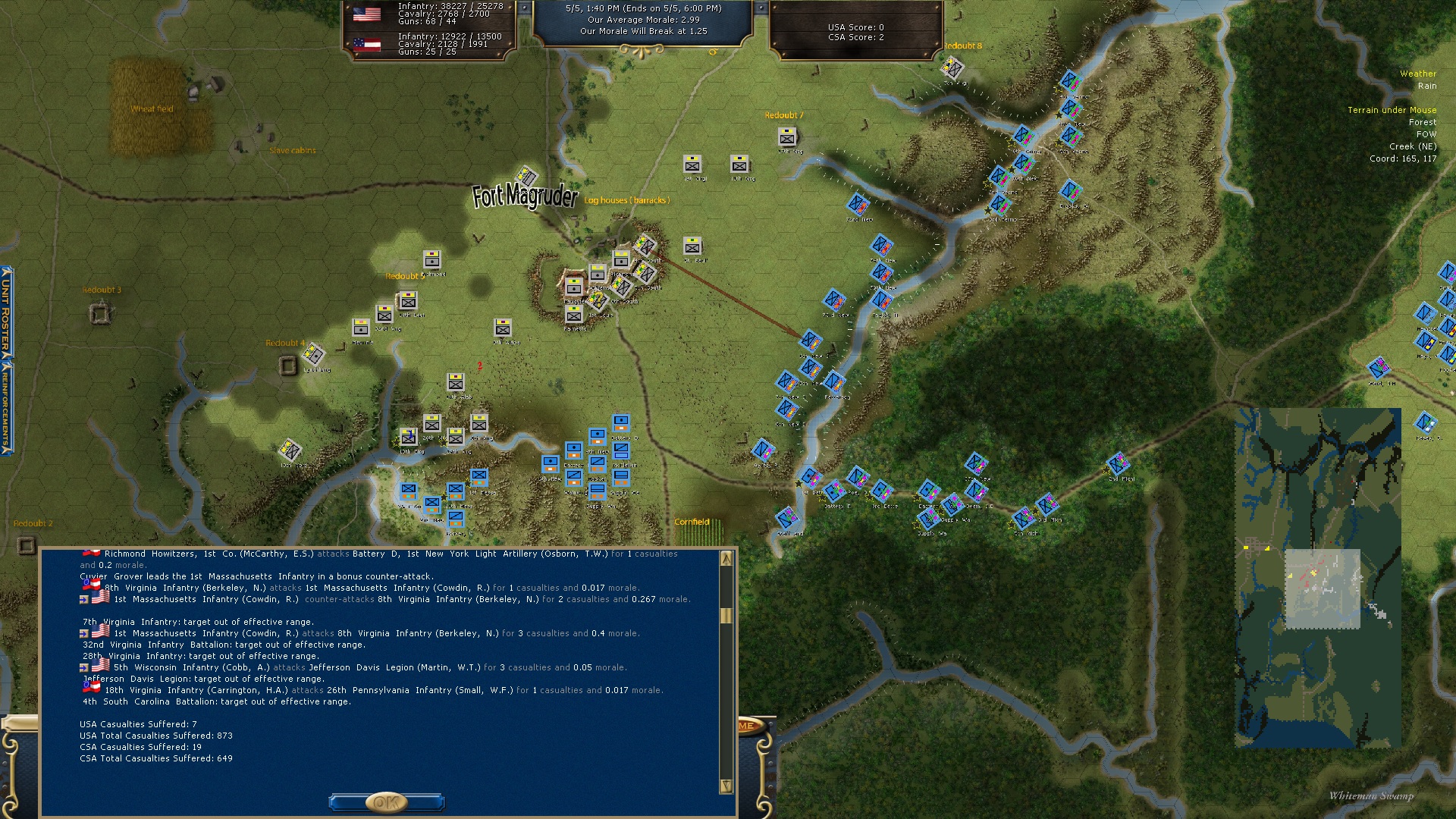Click the gold ornament handle under morale panel
The width and height of the screenshot is (1456, 819).
coord(642,51)
